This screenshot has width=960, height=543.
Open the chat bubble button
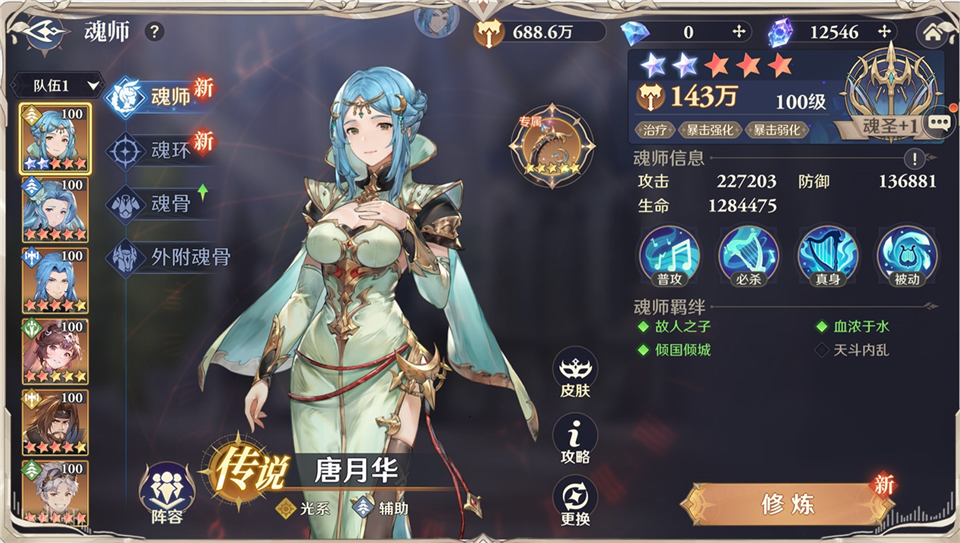pyautogui.click(x=939, y=123)
